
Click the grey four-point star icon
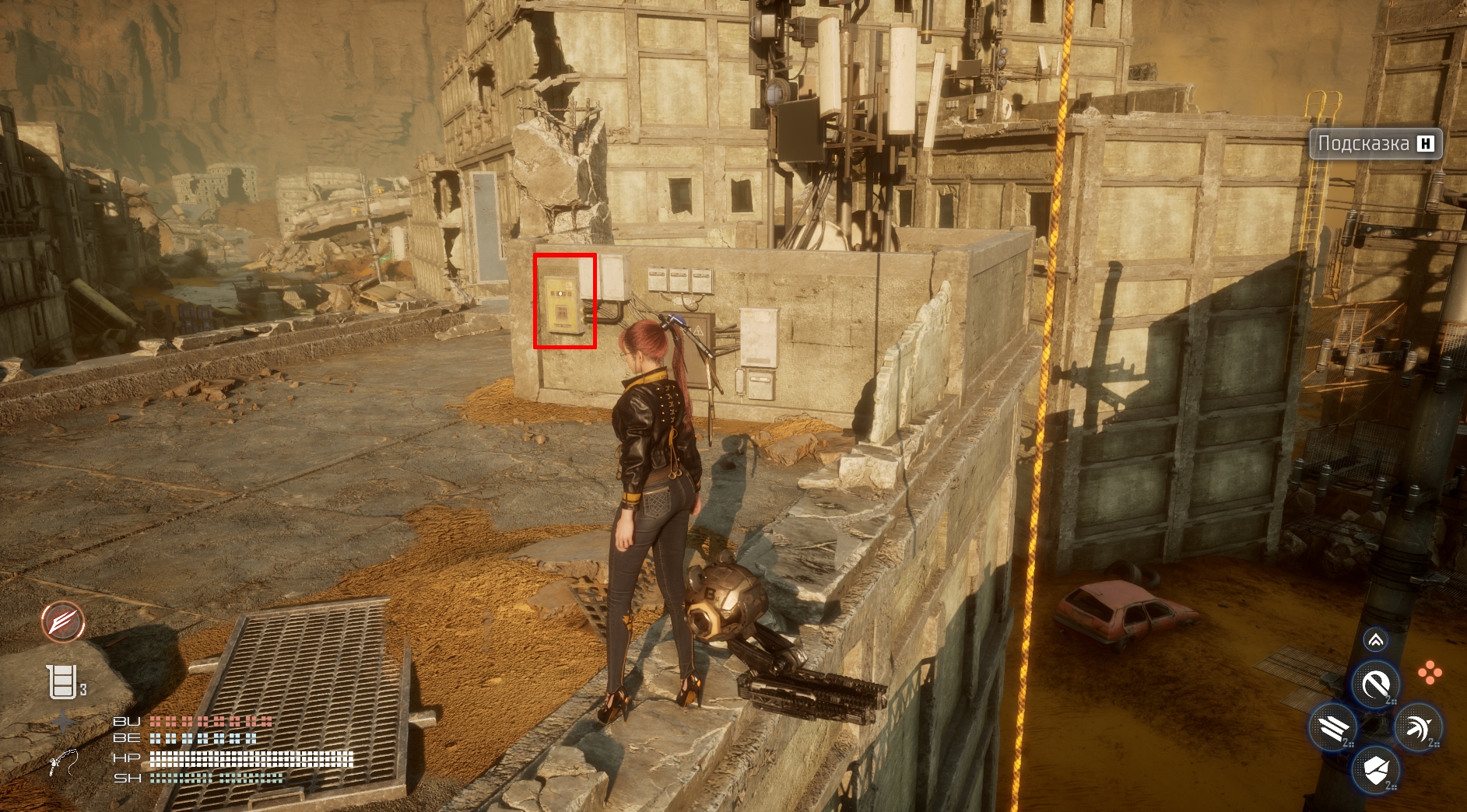click(x=64, y=723)
